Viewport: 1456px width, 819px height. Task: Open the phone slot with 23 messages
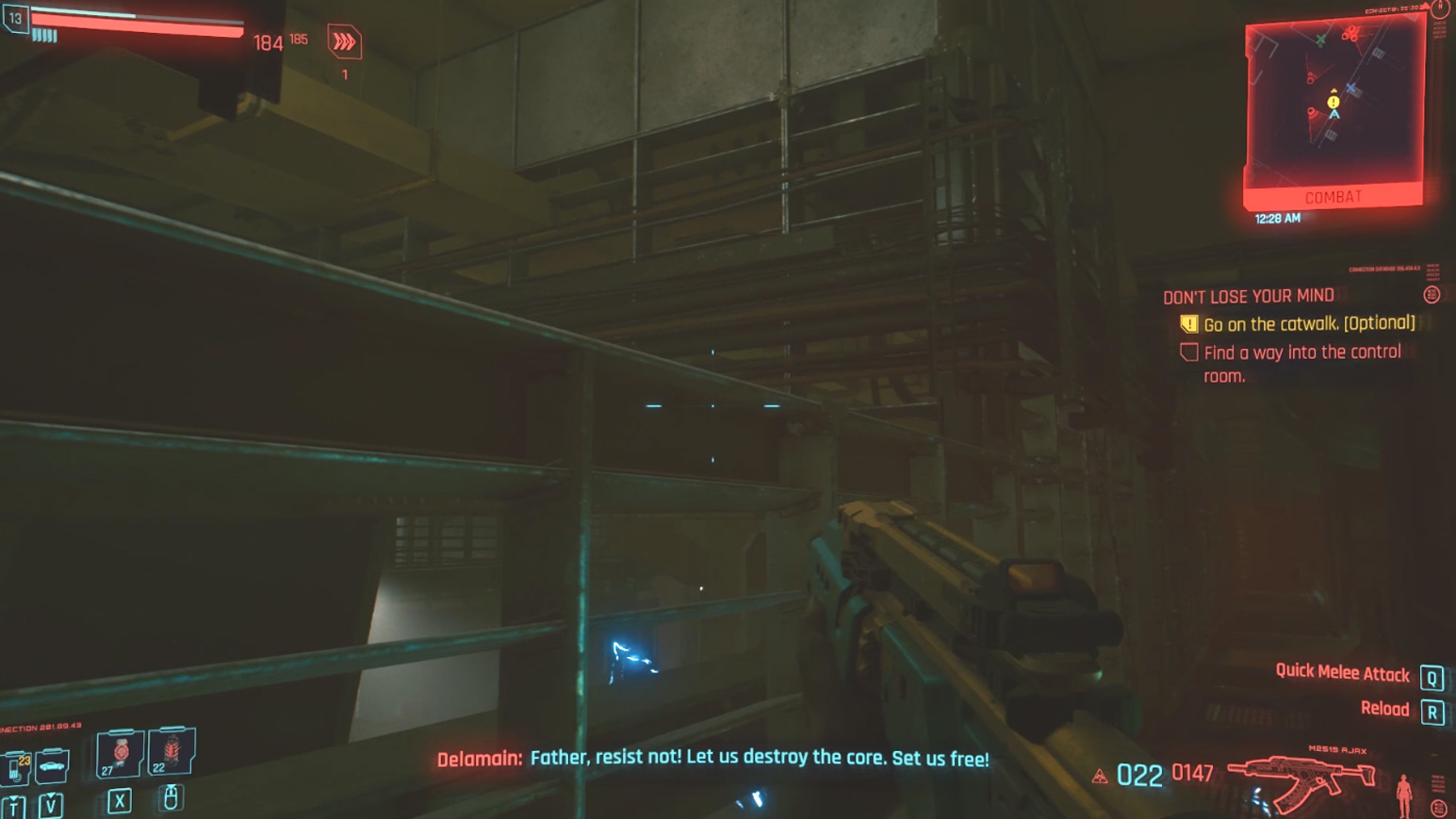click(16, 767)
